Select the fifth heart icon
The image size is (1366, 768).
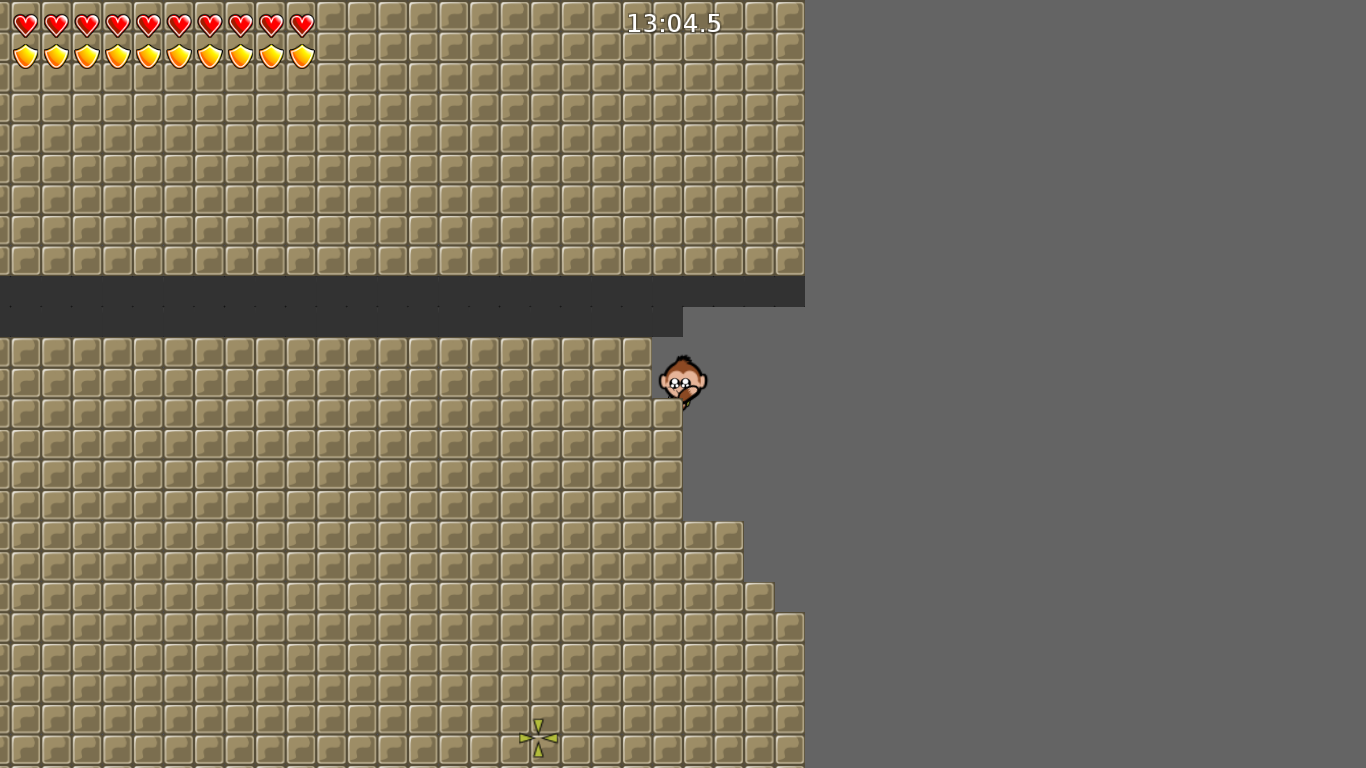[149, 24]
